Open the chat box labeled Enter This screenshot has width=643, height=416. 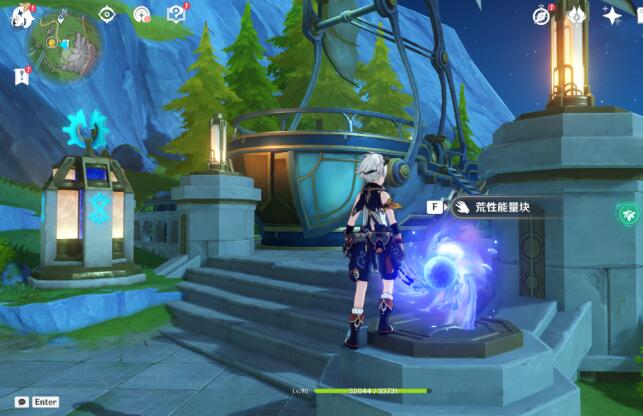37,402
